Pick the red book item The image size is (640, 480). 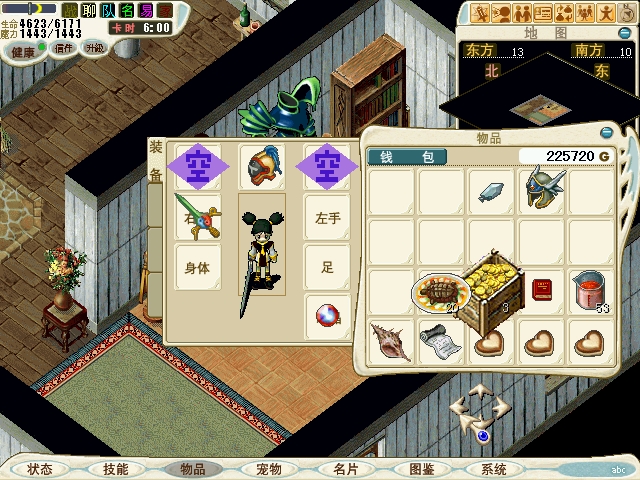542,290
